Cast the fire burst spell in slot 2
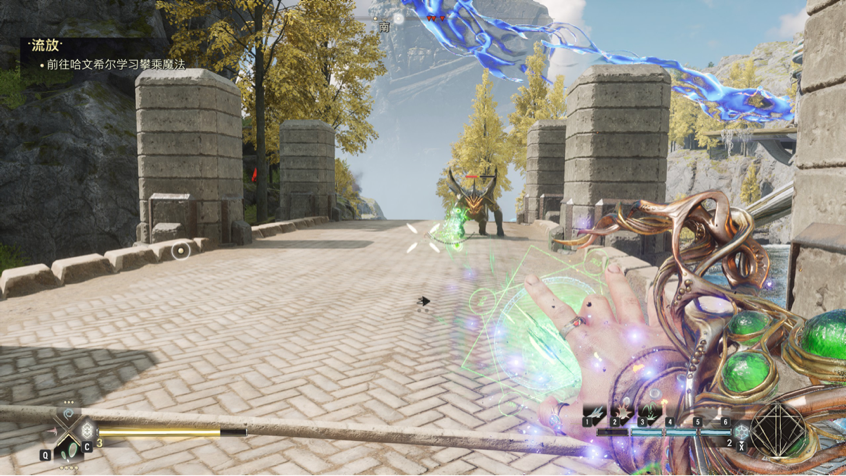 click(622, 412)
